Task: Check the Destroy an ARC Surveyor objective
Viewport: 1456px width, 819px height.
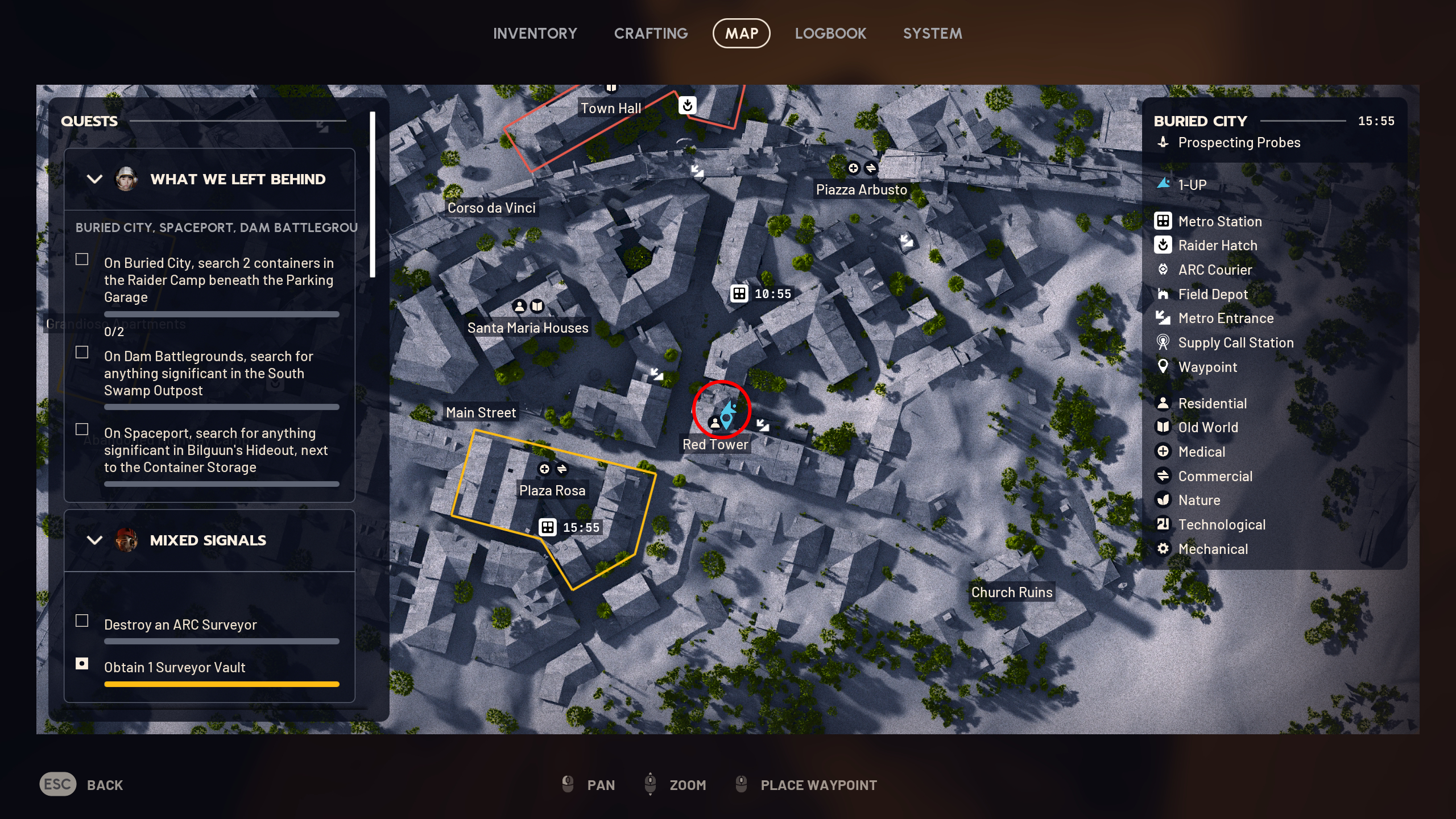Action: click(81, 622)
